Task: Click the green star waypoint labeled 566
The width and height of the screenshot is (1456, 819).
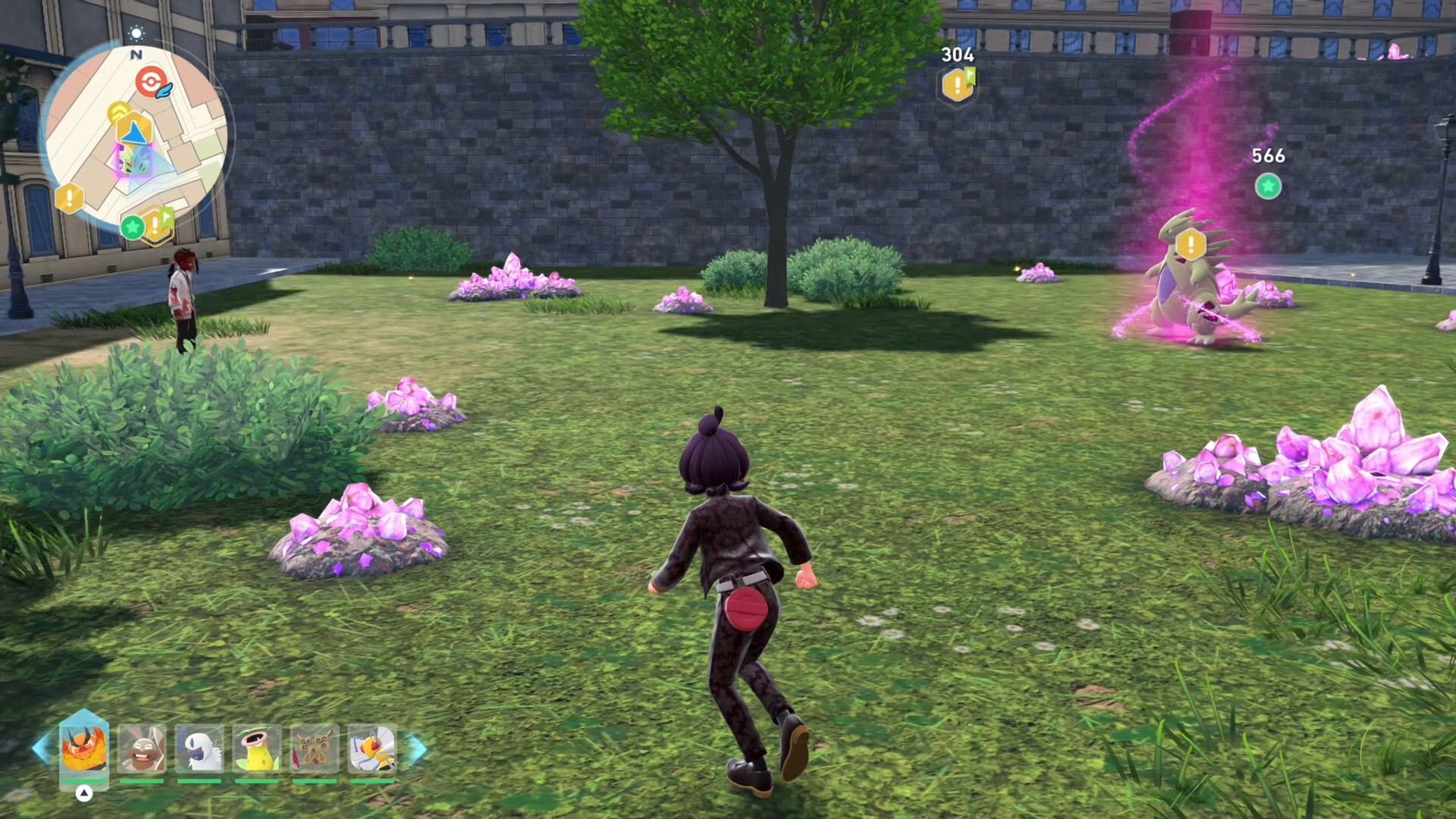Action: click(1268, 186)
